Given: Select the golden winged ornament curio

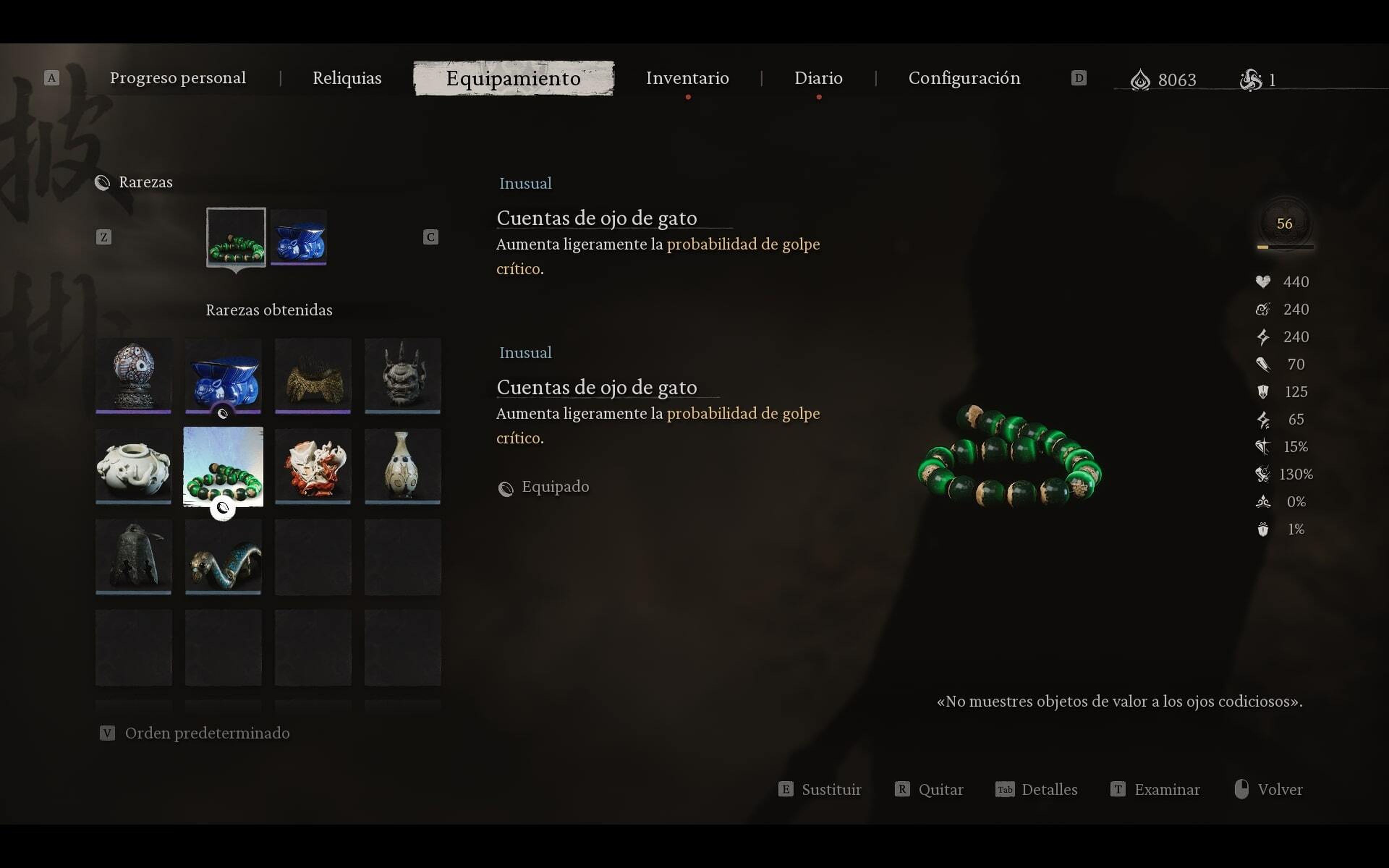Looking at the screenshot, I should click(313, 375).
